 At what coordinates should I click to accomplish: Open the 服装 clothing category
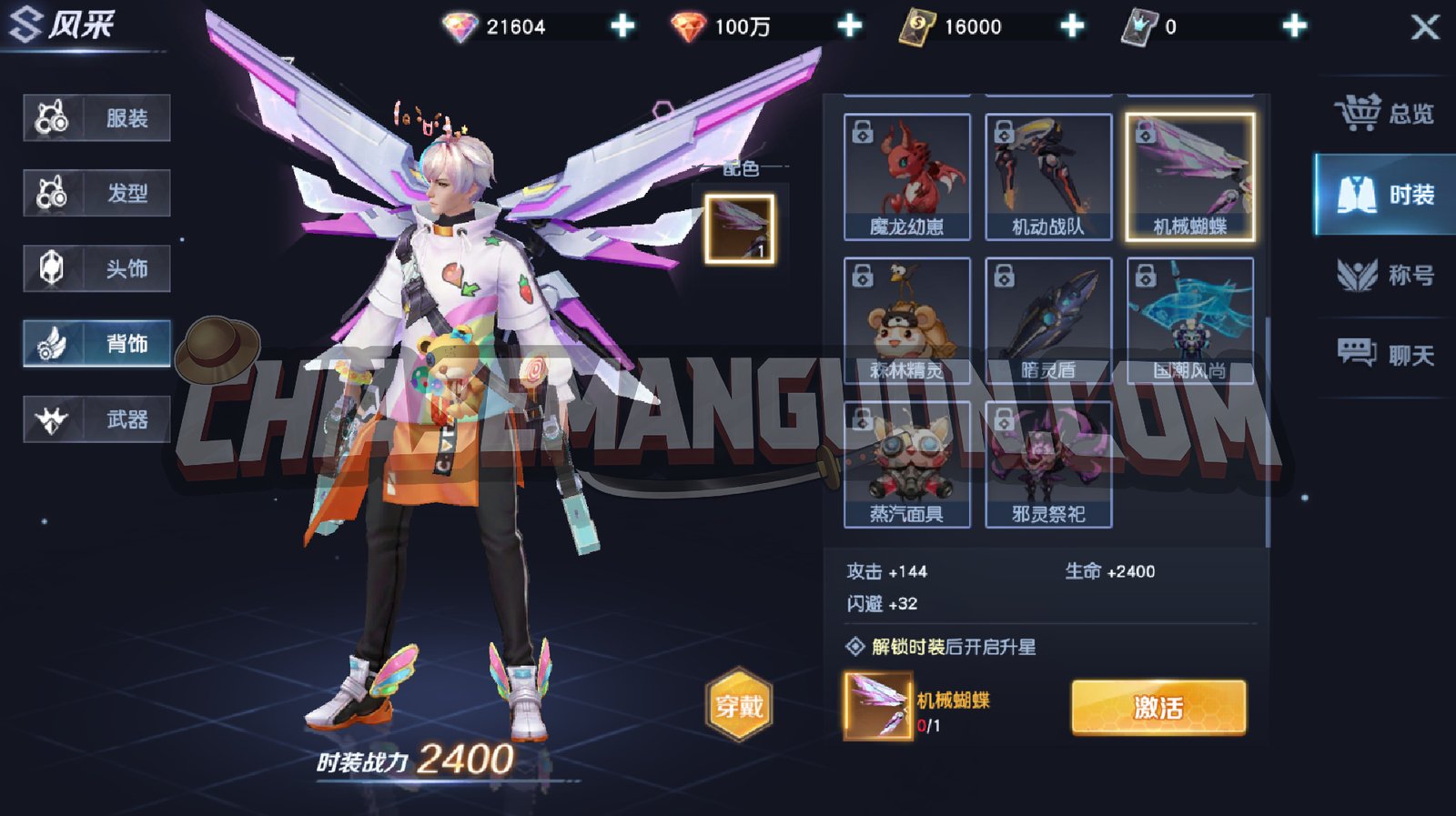pyautogui.click(x=97, y=118)
